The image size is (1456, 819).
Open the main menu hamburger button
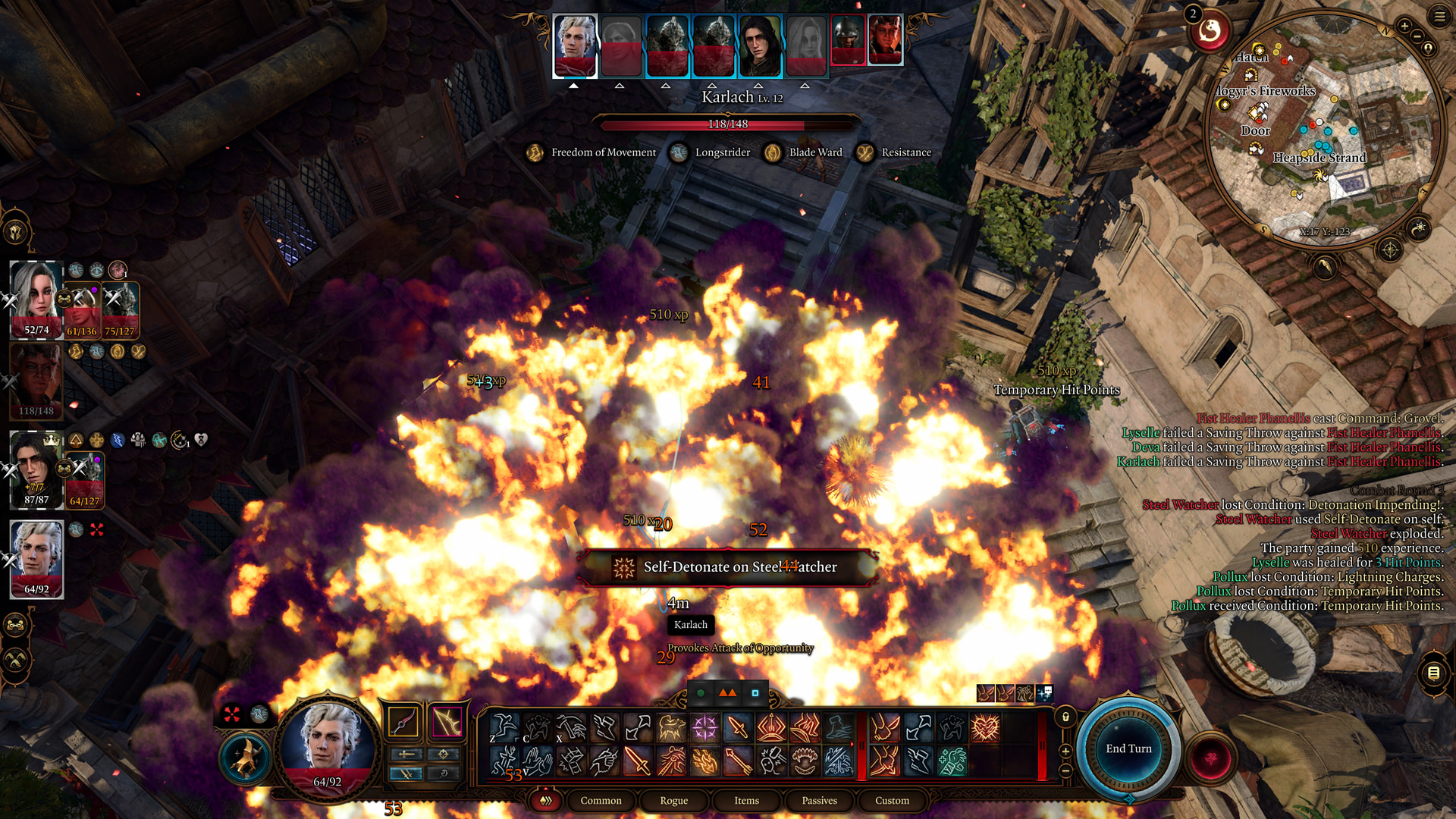pyautogui.click(x=1439, y=16)
